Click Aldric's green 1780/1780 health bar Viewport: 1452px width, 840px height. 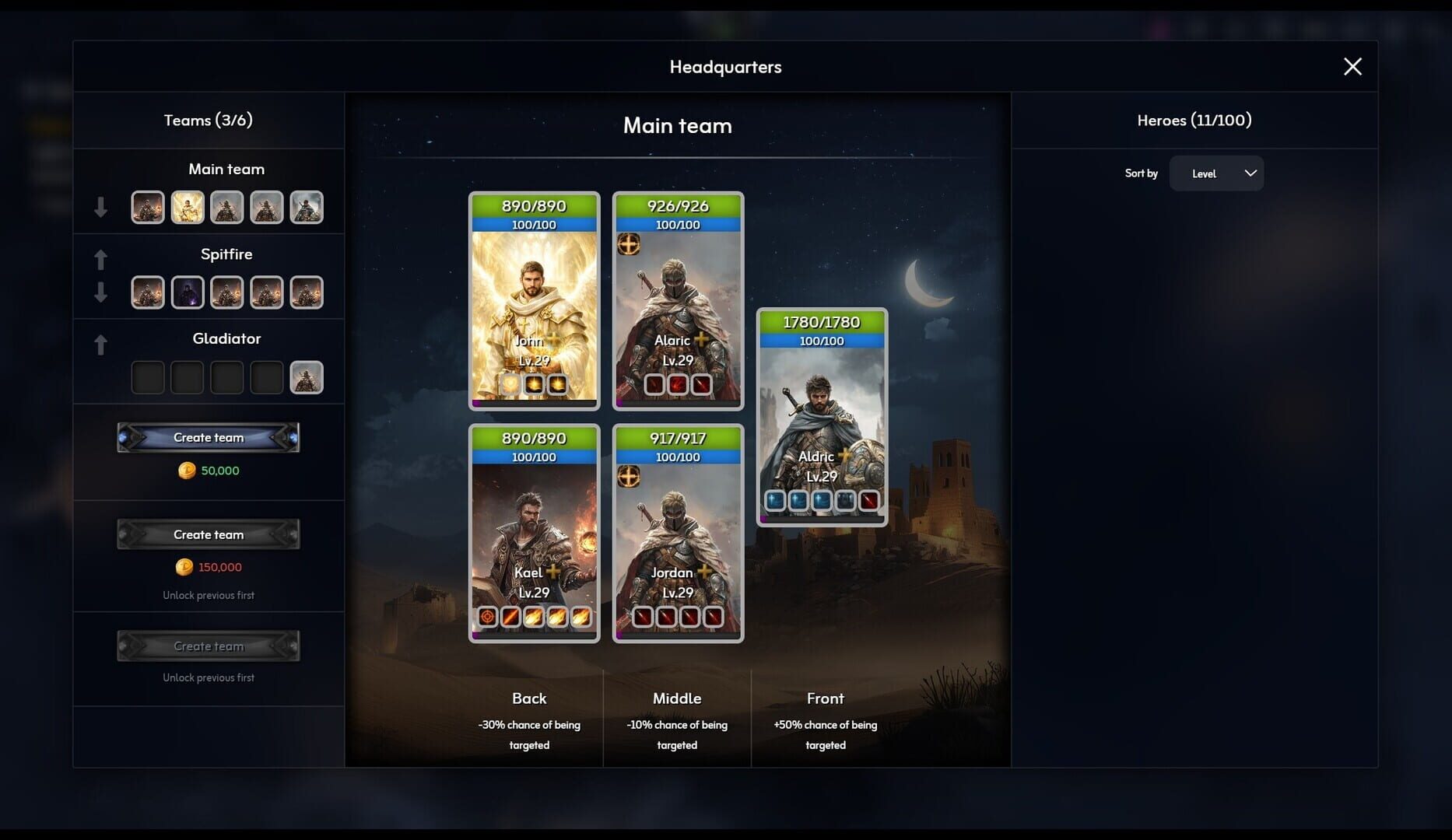click(x=821, y=321)
